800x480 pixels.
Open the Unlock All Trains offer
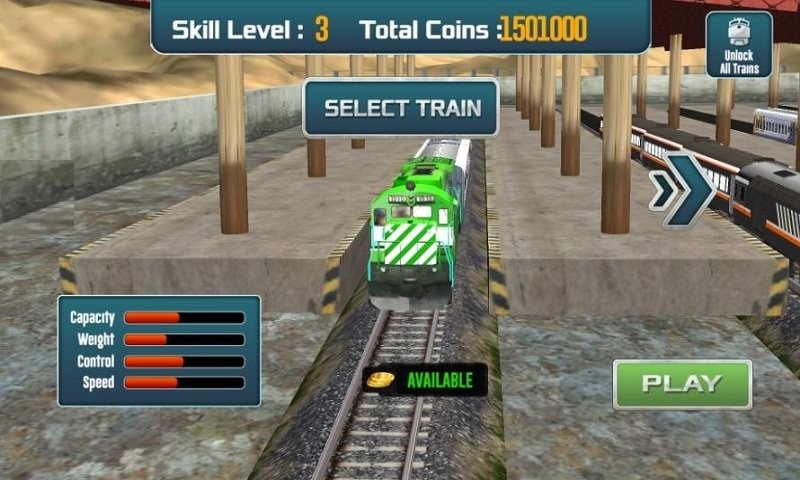pos(739,45)
